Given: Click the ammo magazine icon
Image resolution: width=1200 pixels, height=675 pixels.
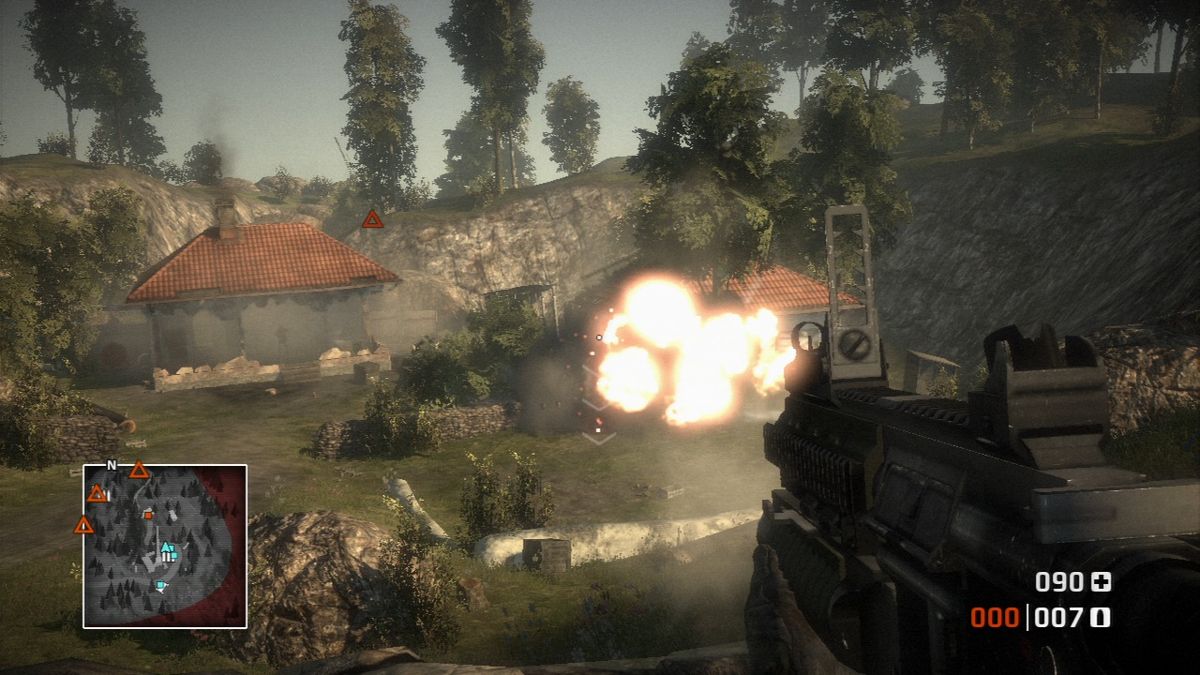Looking at the screenshot, I should click(1101, 618).
